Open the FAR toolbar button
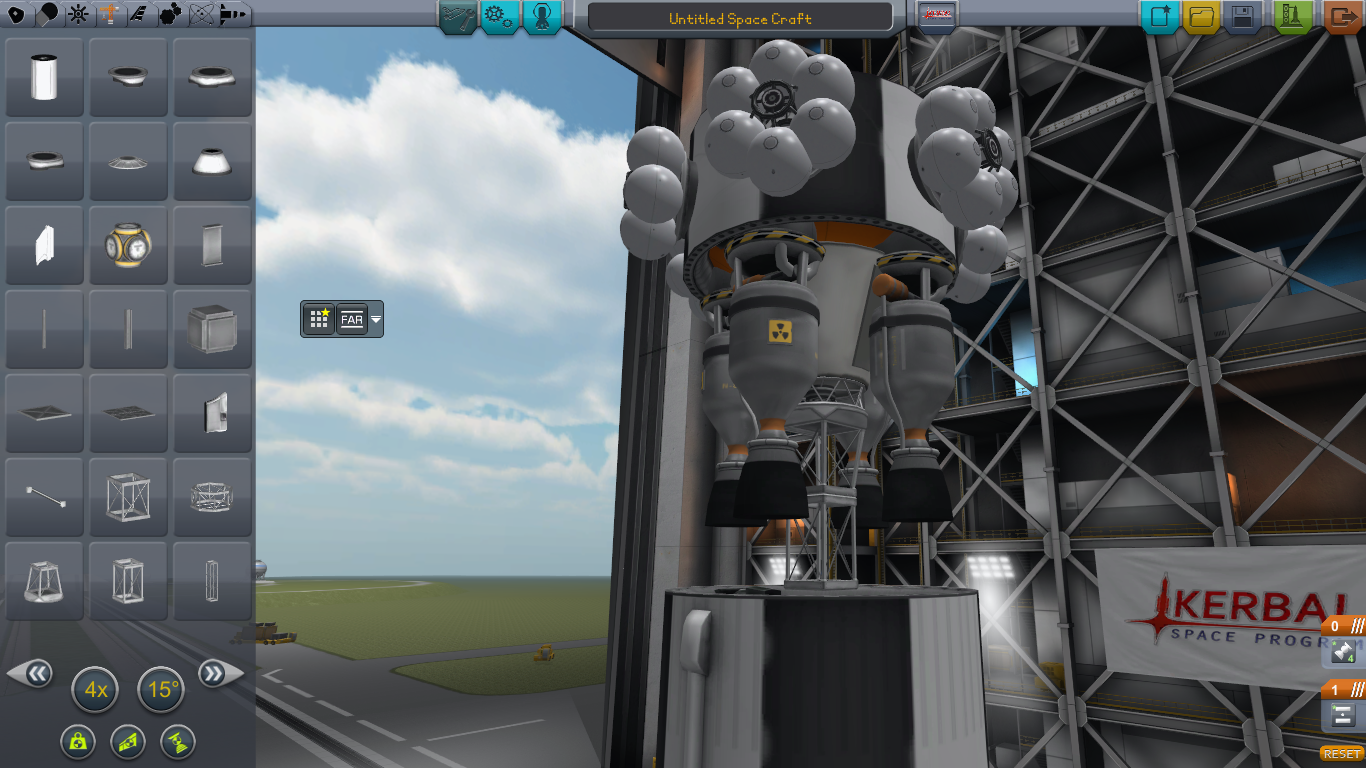 point(352,320)
